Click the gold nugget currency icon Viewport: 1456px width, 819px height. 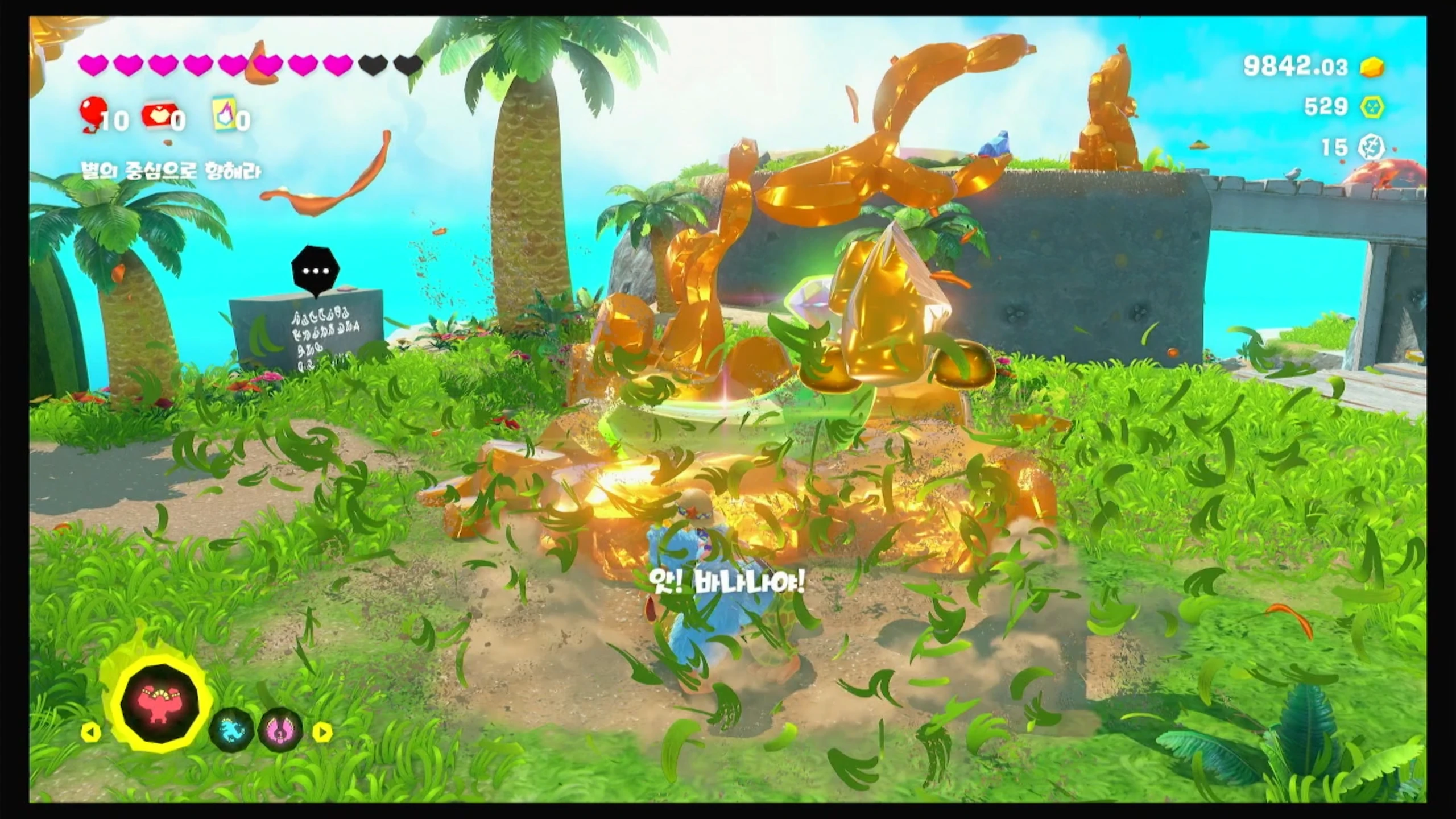tap(1372, 67)
